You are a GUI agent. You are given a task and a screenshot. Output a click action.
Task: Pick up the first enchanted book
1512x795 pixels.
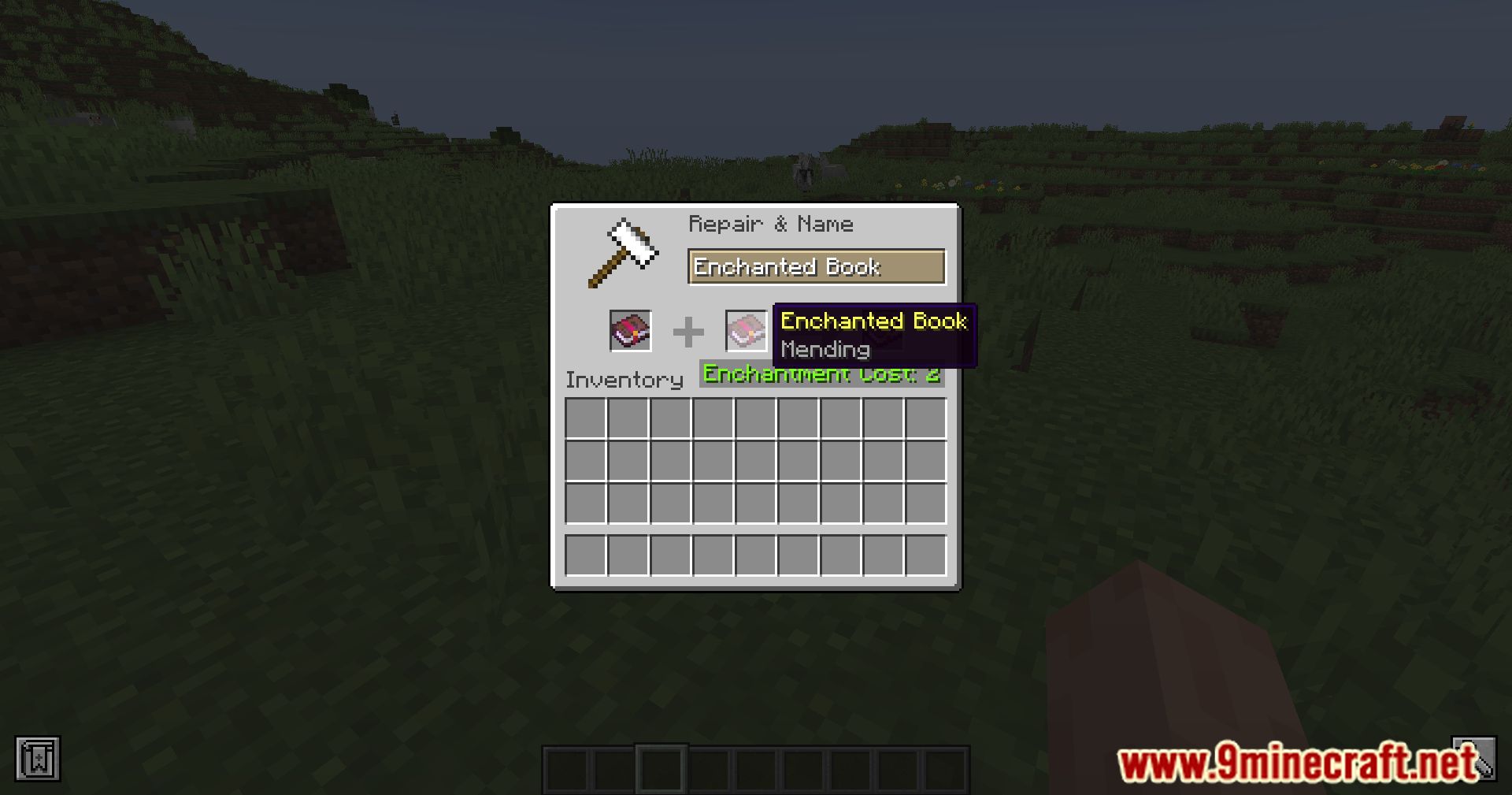coord(628,332)
